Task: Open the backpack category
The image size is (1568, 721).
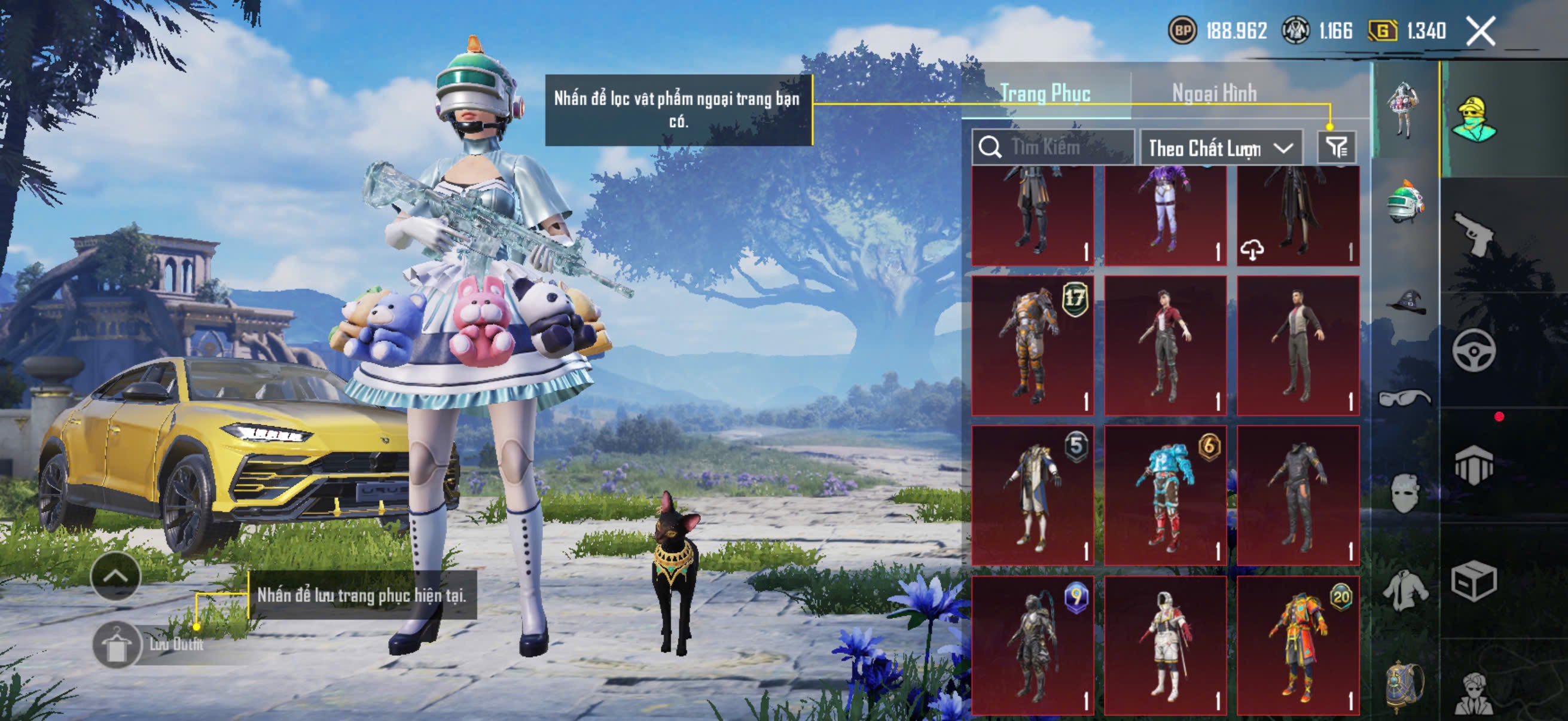Action: (x=1404, y=685)
